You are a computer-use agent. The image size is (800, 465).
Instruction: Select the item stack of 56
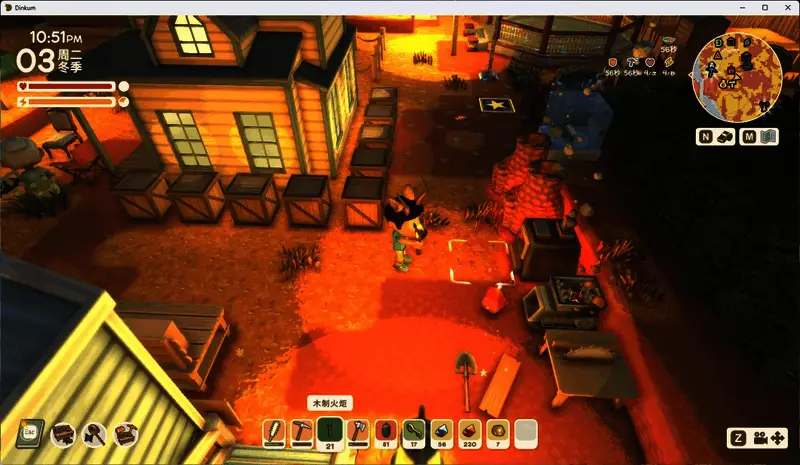[x=442, y=433]
